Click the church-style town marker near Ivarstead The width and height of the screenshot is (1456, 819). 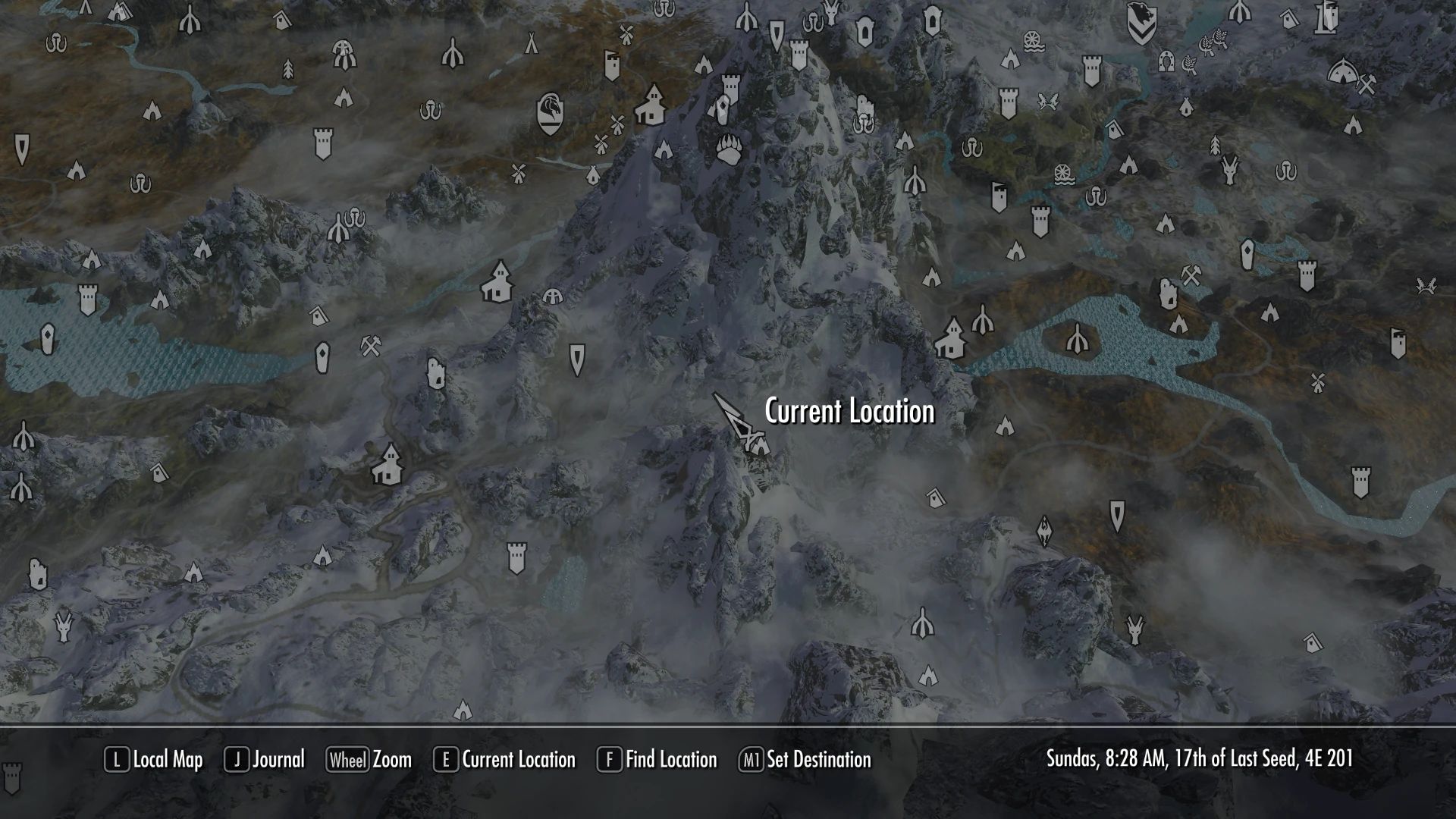point(497,281)
